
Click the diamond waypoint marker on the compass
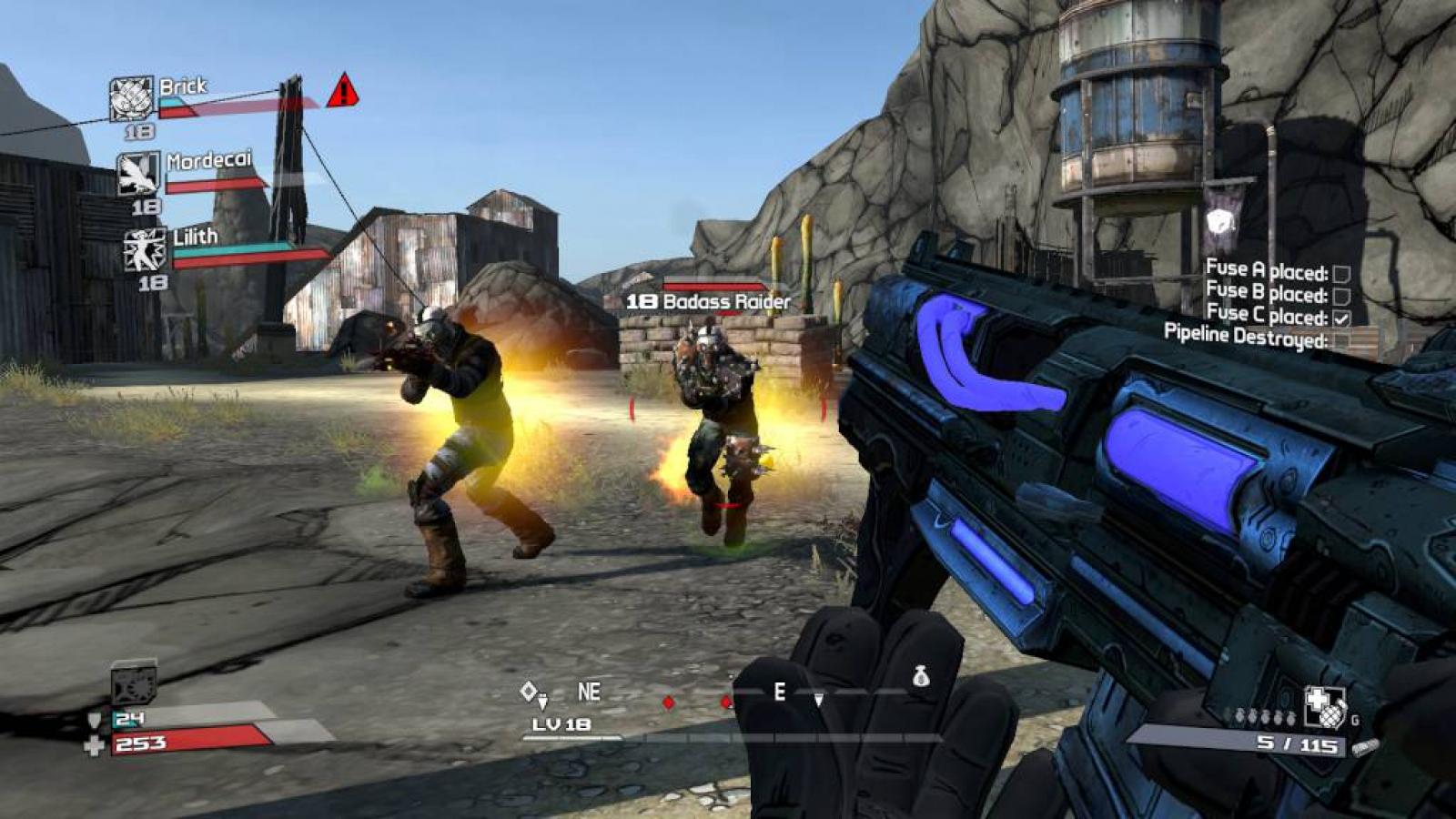point(528,692)
